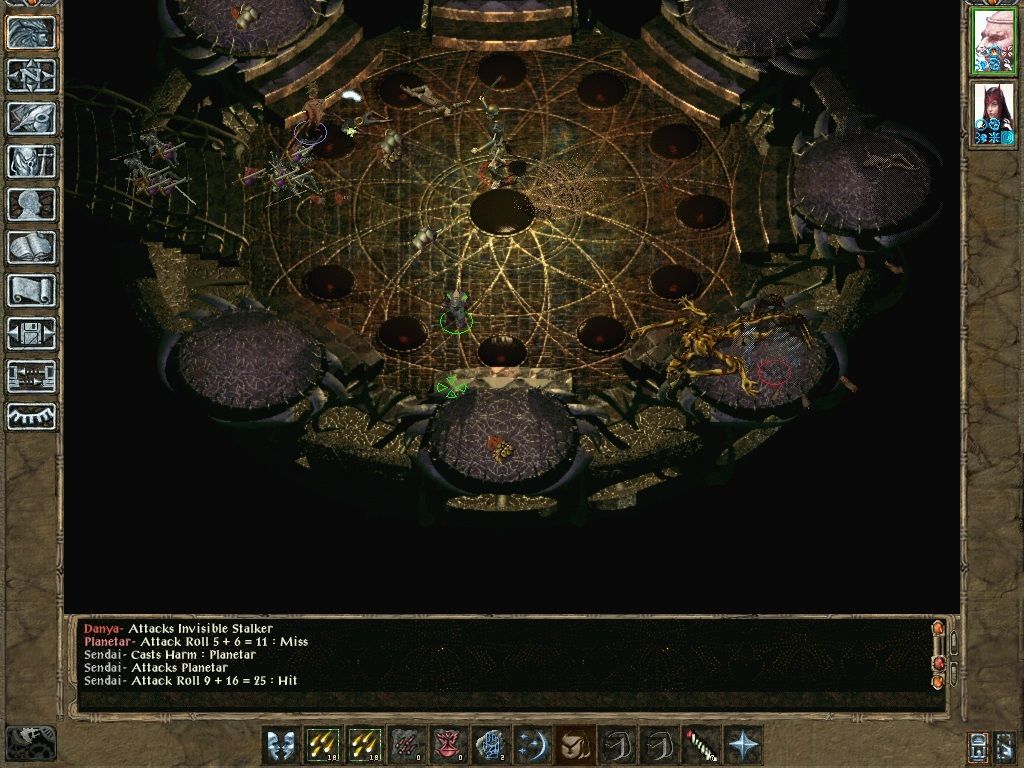Screen dimensions: 1024x768
Task: Select the red-haired character portrait
Action: click(x=994, y=115)
